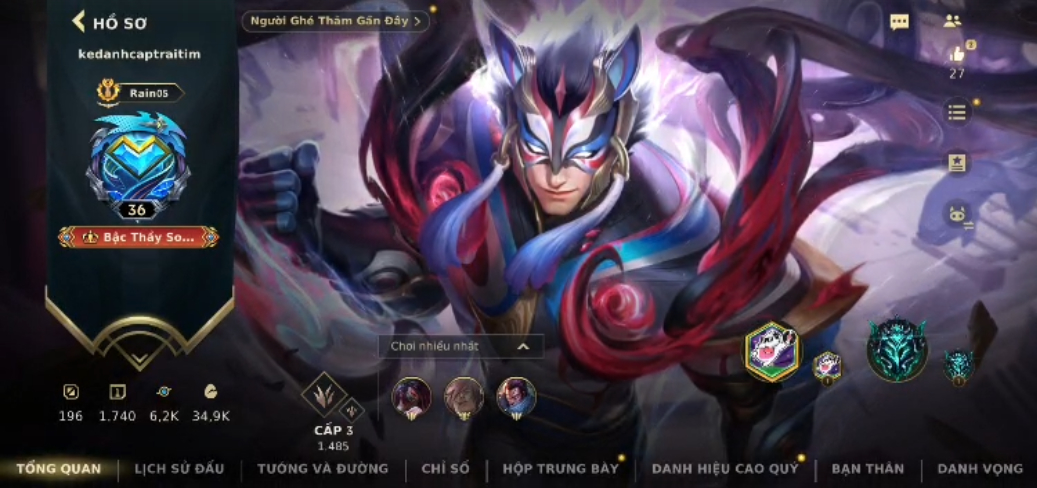Select the Bậc Thầy So... title banner
The image size is (1037, 488).
pyautogui.click(x=139, y=237)
